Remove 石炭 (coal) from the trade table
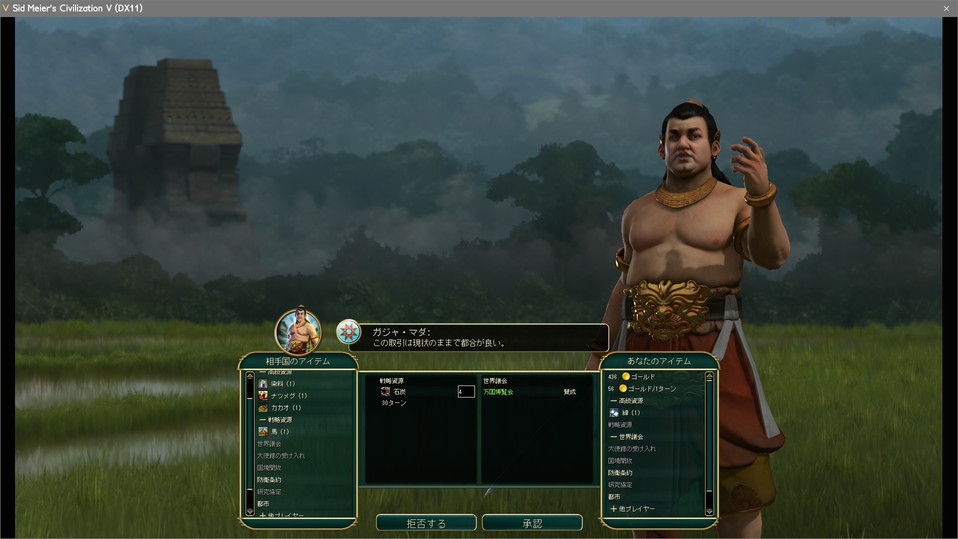 coord(397,392)
